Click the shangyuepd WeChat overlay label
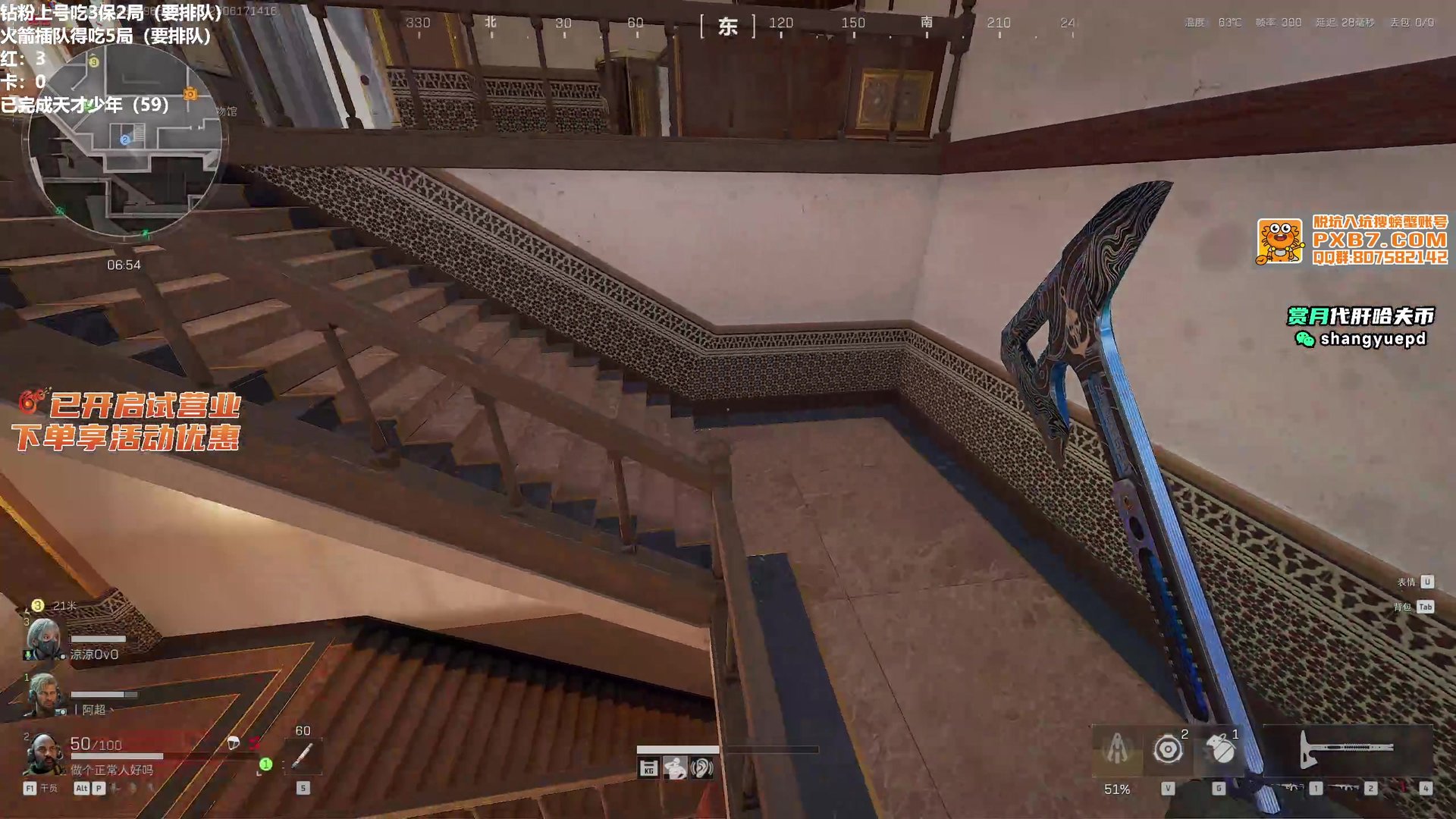The height and width of the screenshot is (819, 1456). tap(1362, 339)
